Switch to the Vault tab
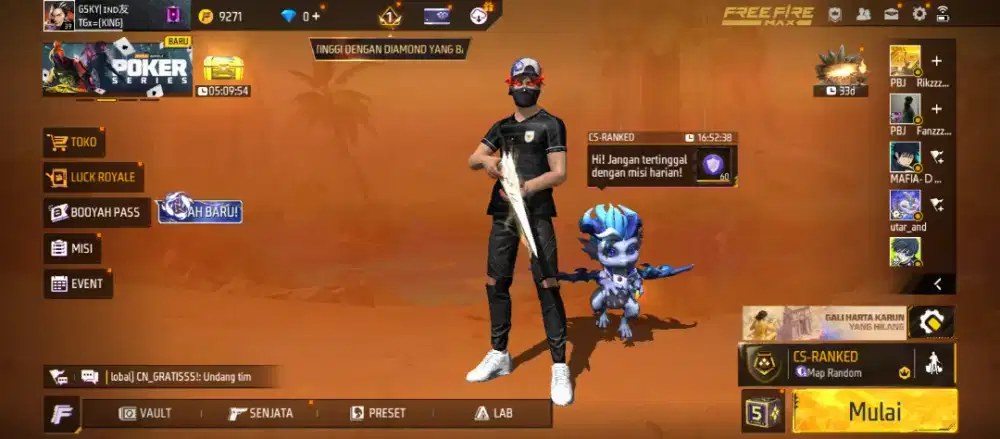The width and height of the screenshot is (1000, 439). 145,413
